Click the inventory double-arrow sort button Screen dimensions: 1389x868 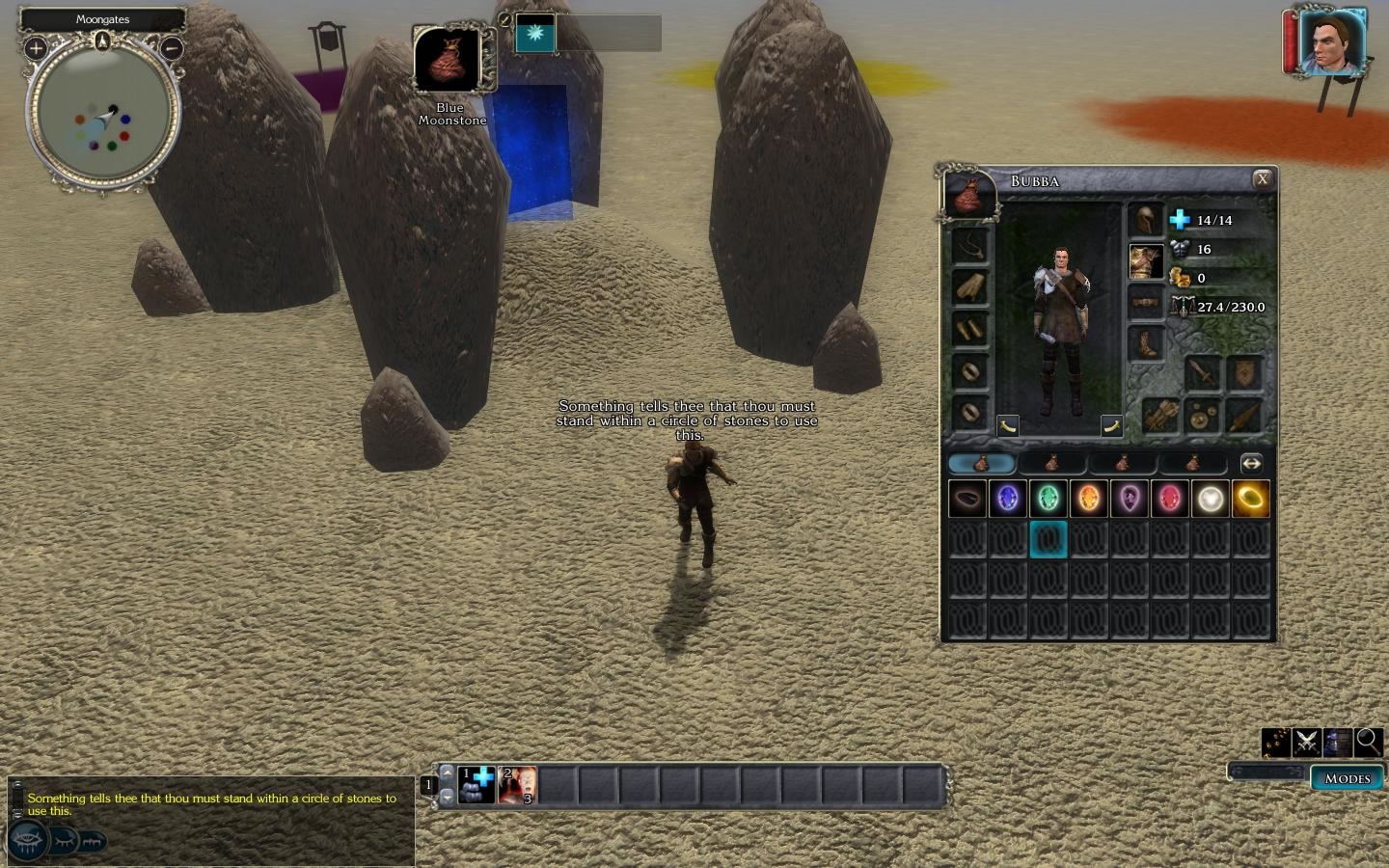[x=1250, y=464]
